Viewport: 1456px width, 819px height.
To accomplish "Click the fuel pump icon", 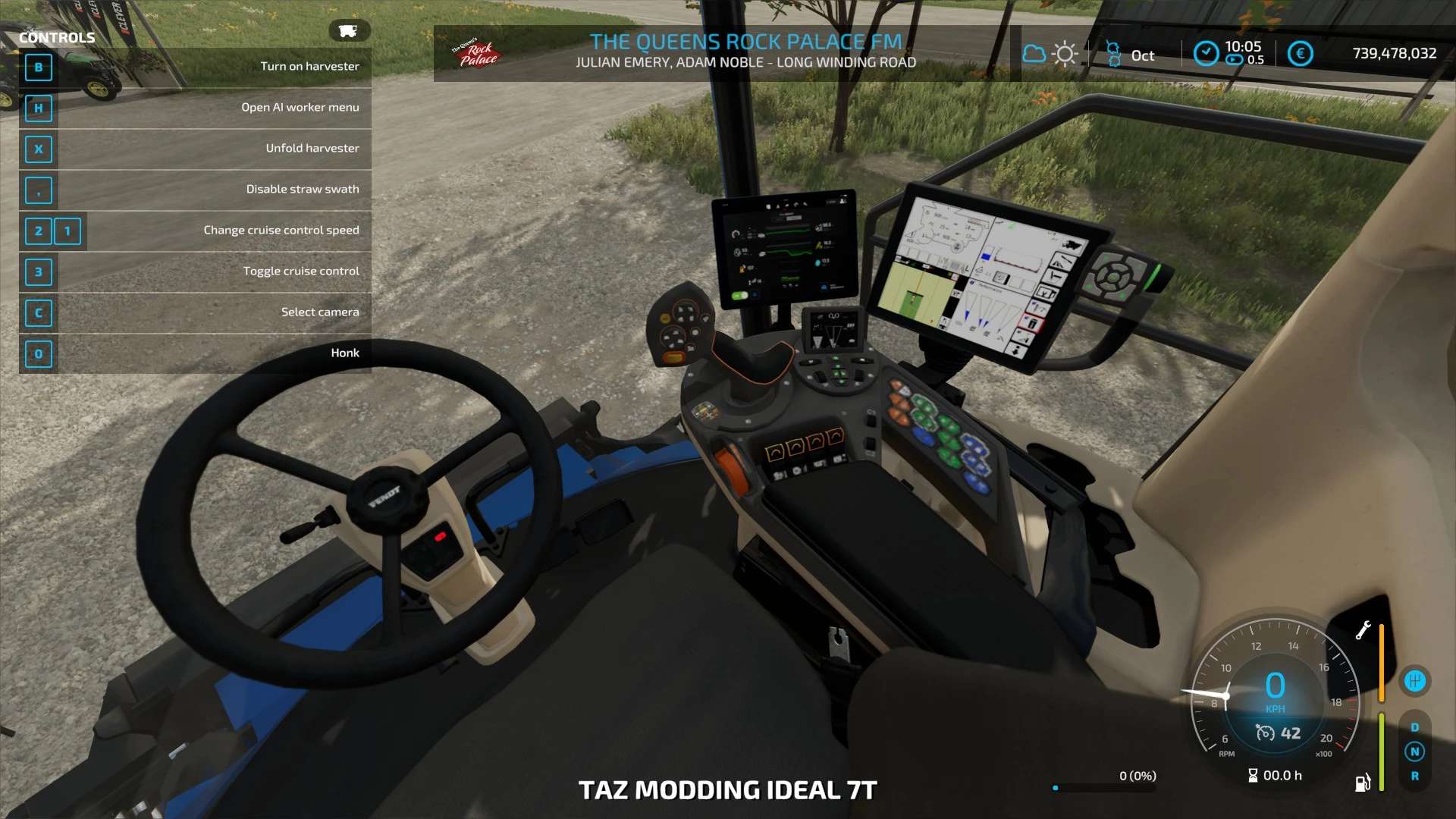I will click(1362, 783).
